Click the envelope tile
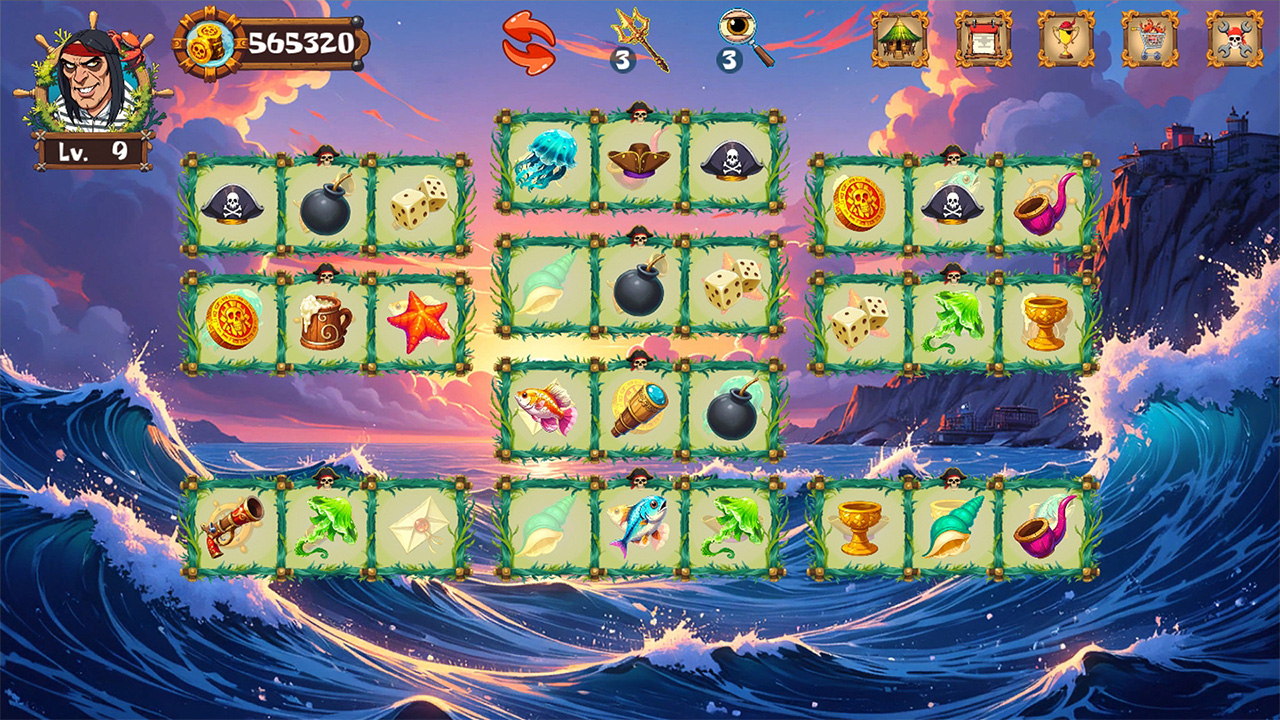1280x720 pixels. (x=417, y=527)
